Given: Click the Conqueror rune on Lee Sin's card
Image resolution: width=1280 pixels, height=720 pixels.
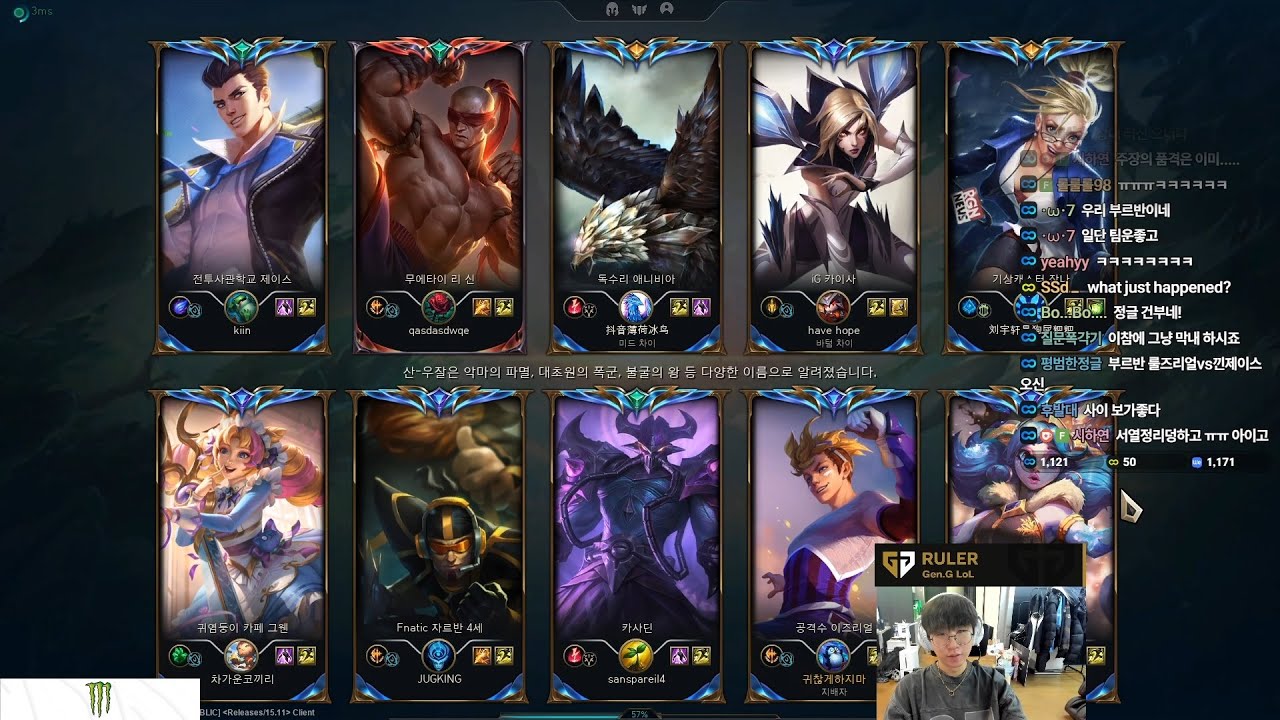Looking at the screenshot, I should pyautogui.click(x=377, y=306).
